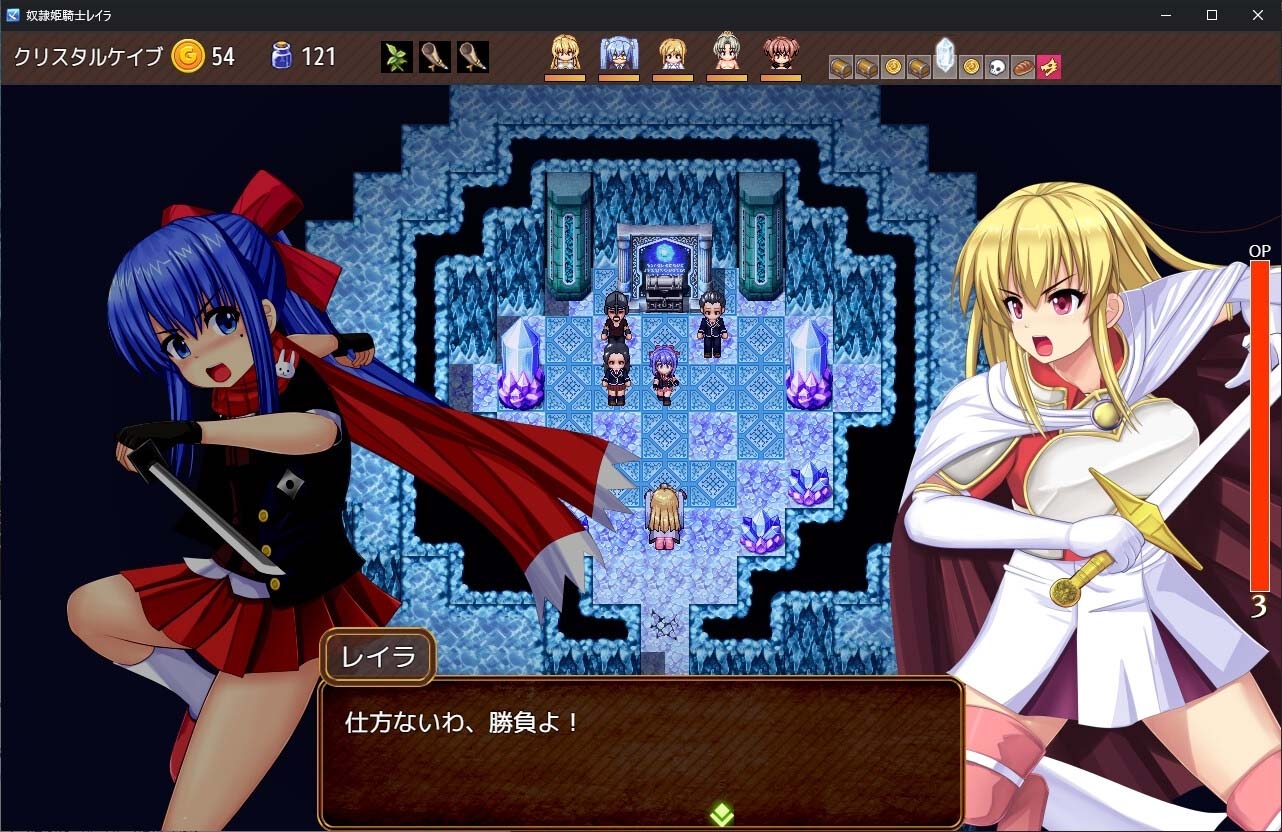Viewport: 1282px width, 832px height.
Task: Select Leila's blonde character portrait
Action: coord(564,55)
